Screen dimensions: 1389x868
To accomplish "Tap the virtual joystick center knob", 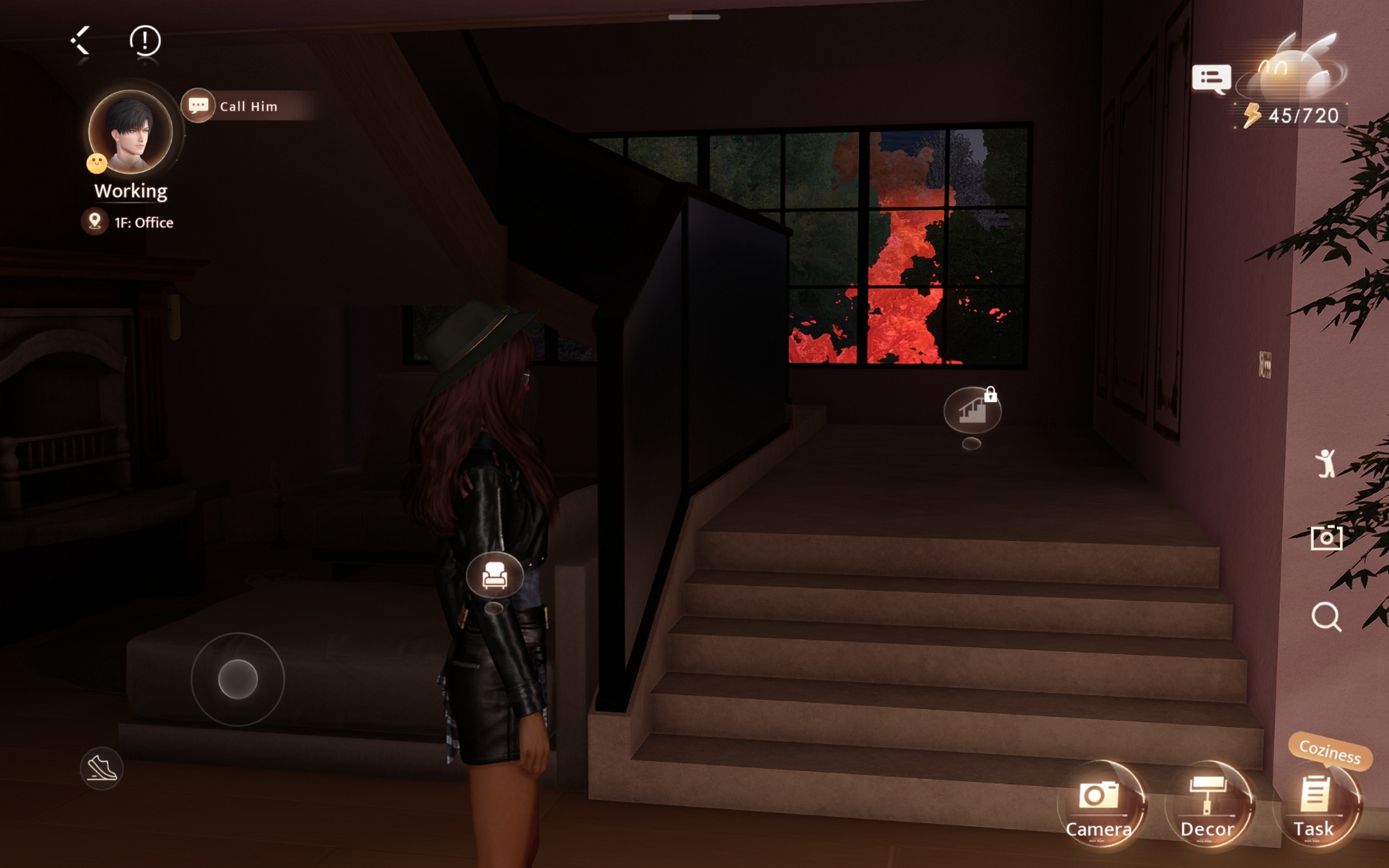I will point(238,678).
